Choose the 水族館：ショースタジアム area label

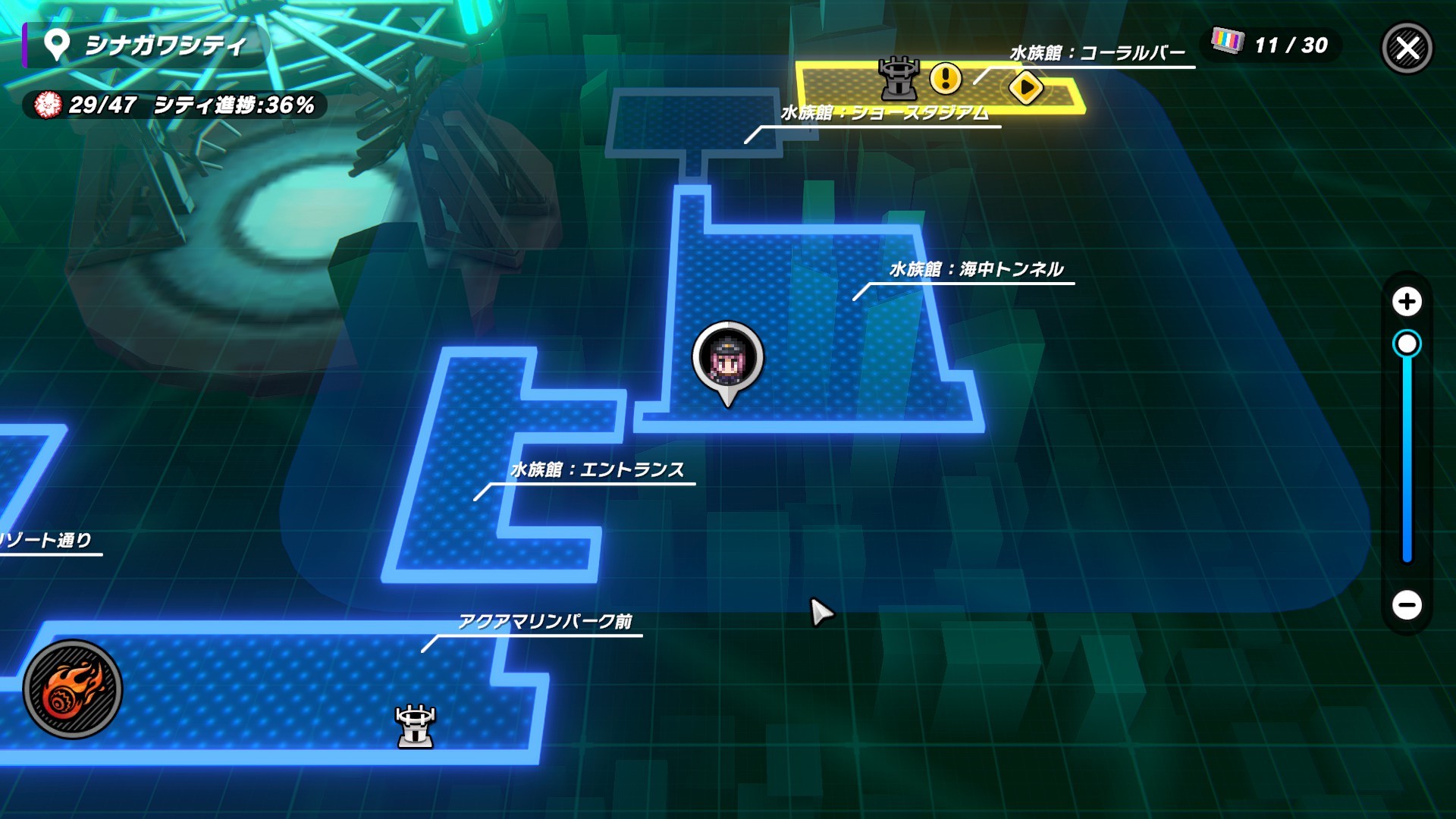(x=884, y=114)
